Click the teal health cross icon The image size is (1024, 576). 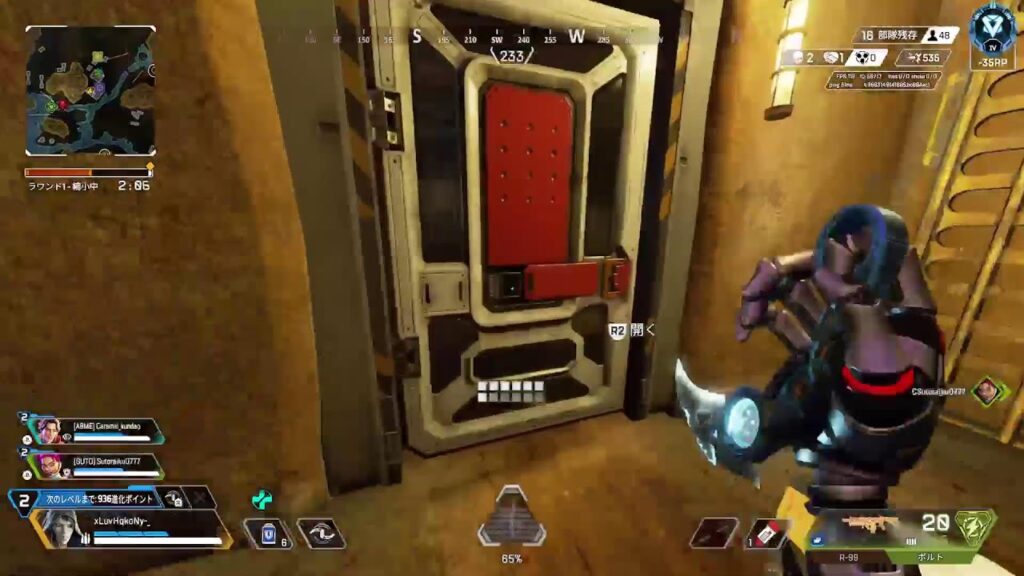(262, 498)
